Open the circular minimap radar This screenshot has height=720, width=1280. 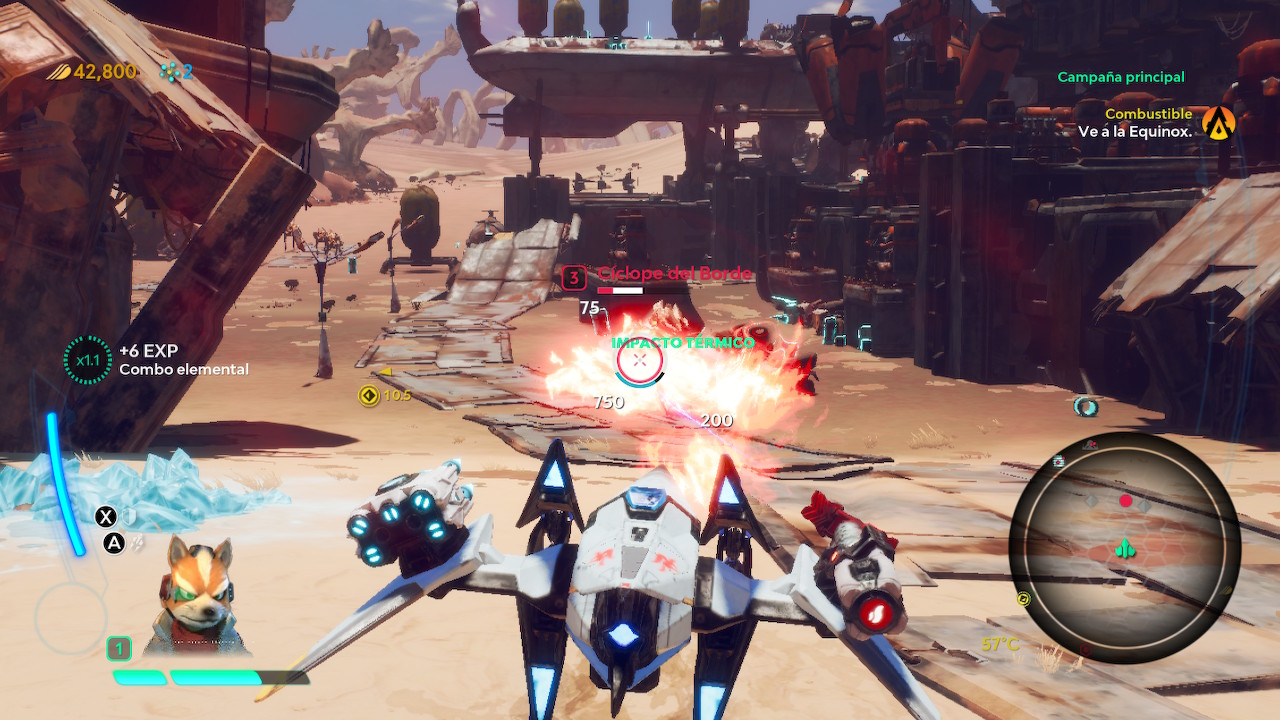pyautogui.click(x=1125, y=550)
